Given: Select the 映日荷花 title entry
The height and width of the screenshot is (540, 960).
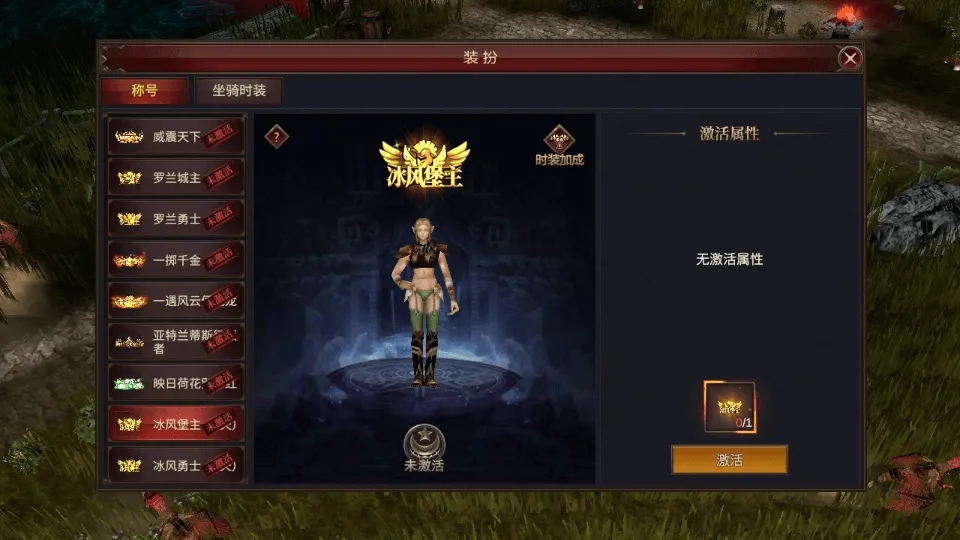Looking at the screenshot, I should tap(176, 383).
